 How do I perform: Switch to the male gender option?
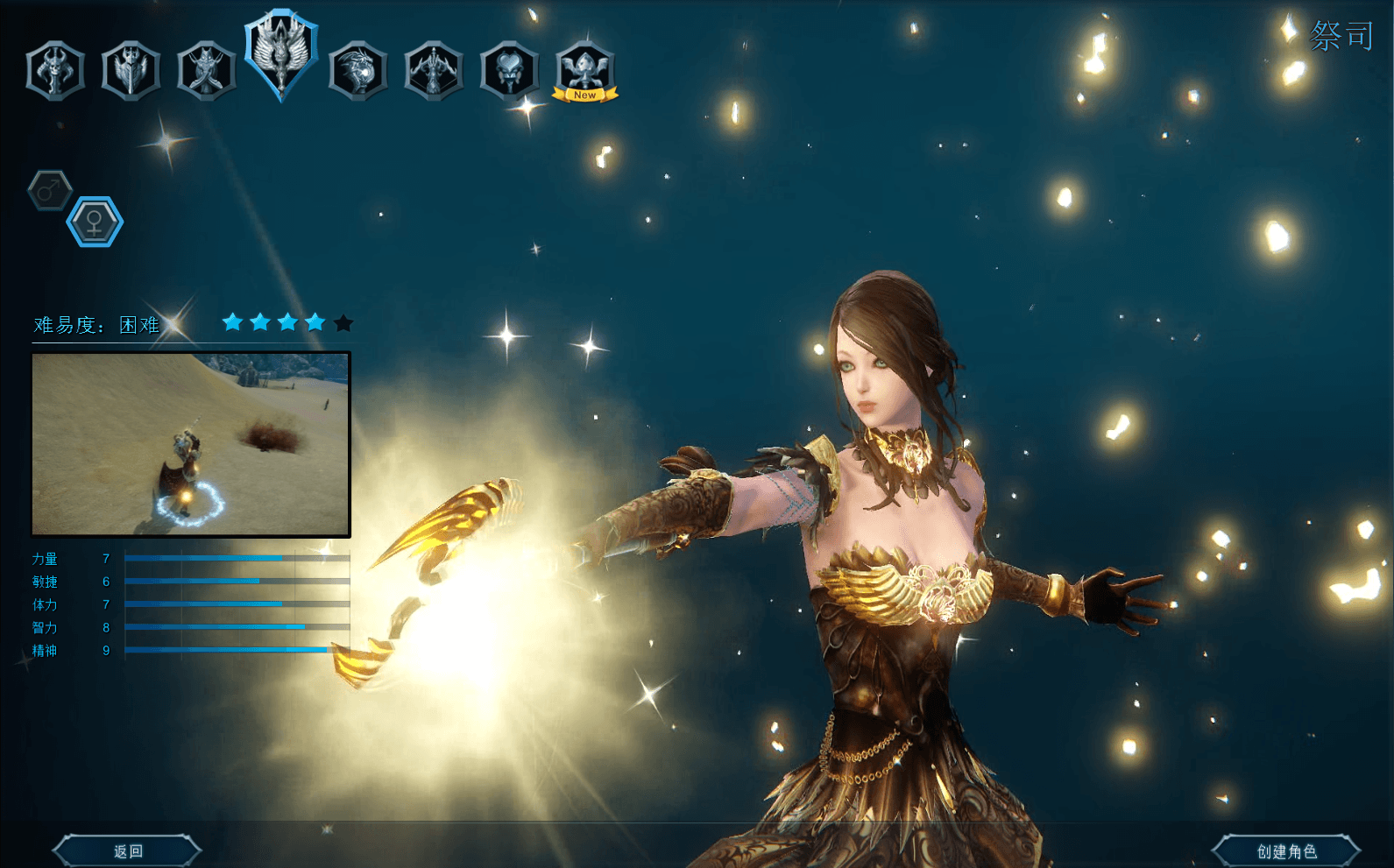[50, 188]
